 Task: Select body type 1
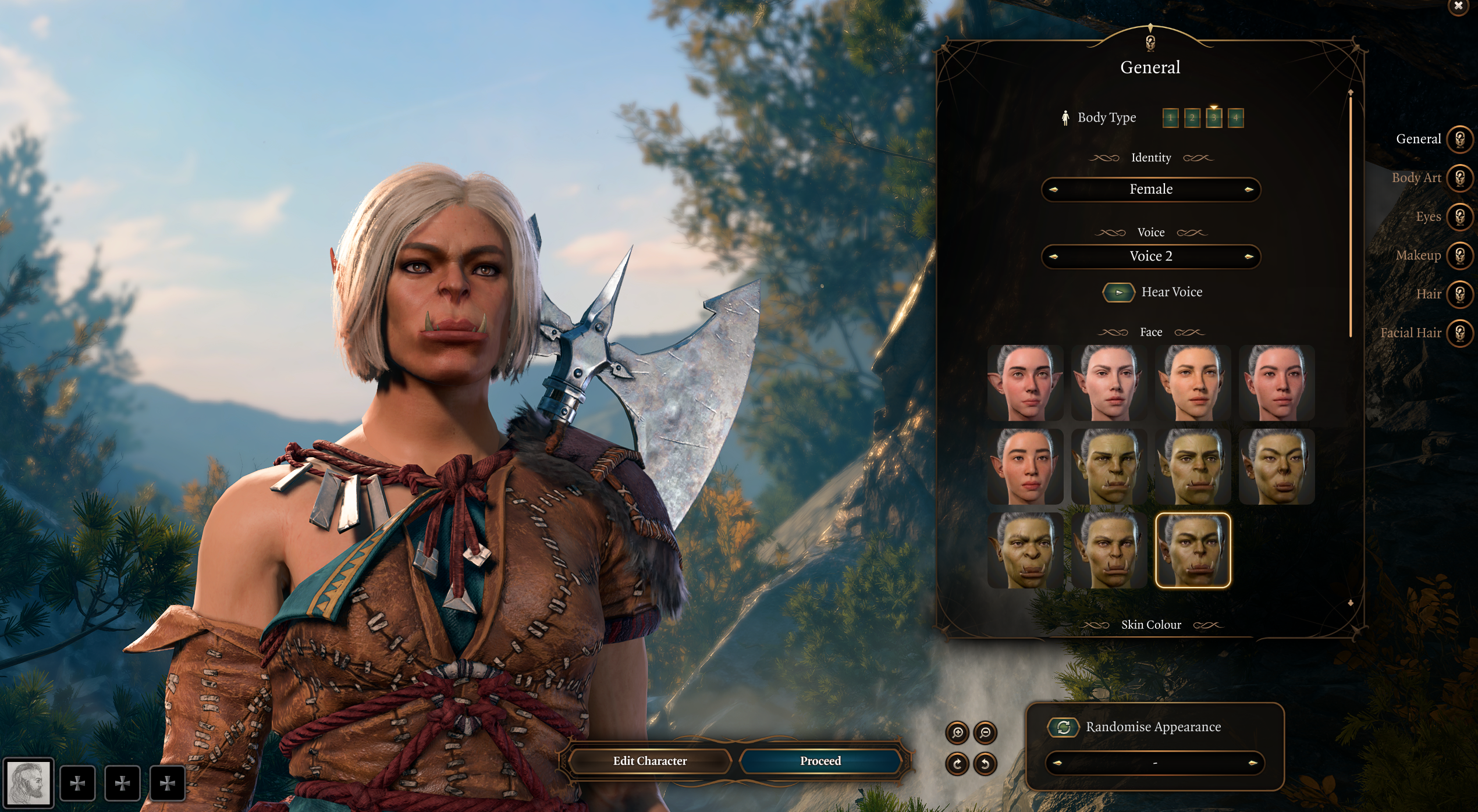click(1170, 118)
